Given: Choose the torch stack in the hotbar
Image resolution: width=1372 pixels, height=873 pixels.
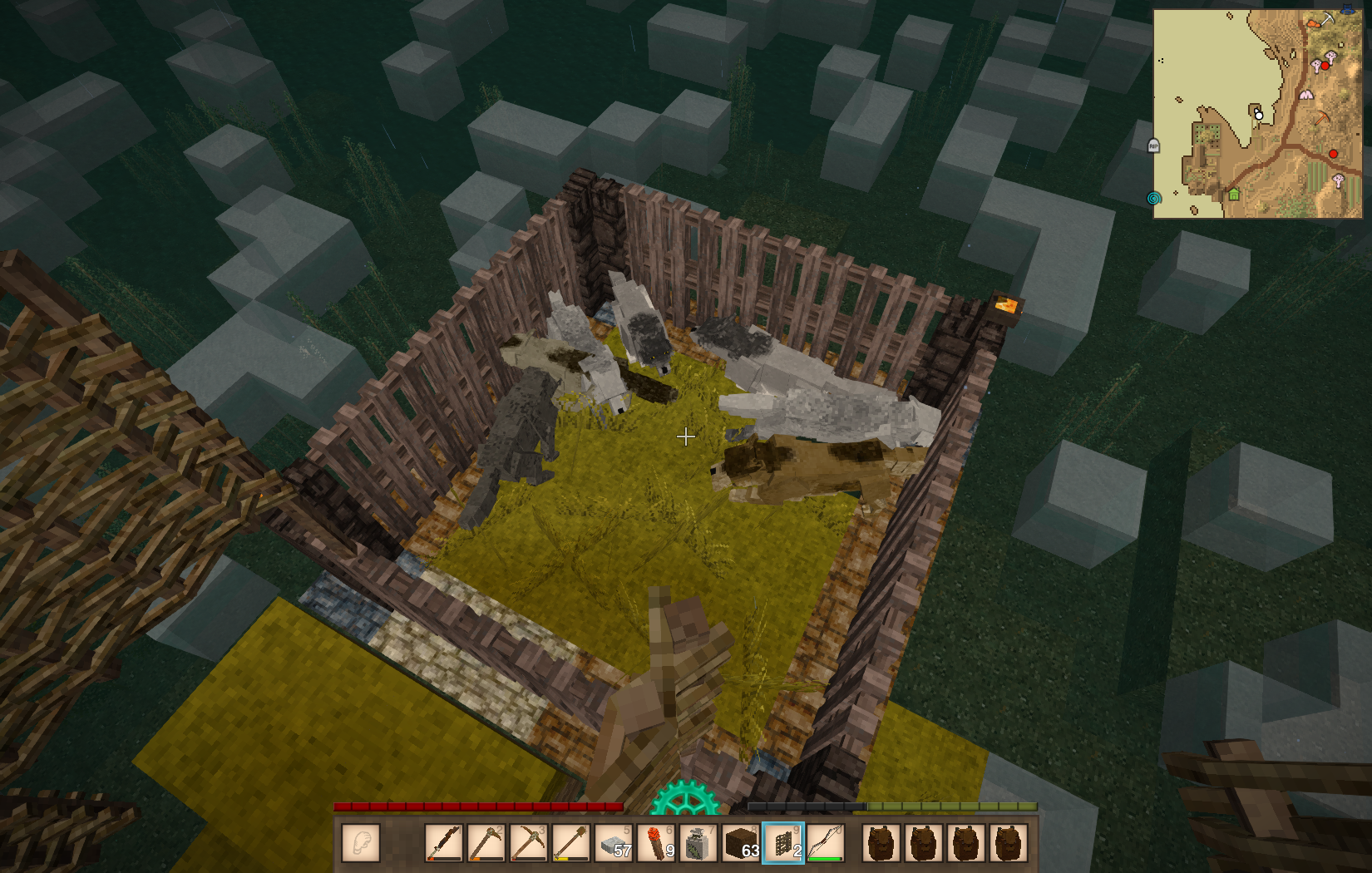Looking at the screenshot, I should [657, 843].
